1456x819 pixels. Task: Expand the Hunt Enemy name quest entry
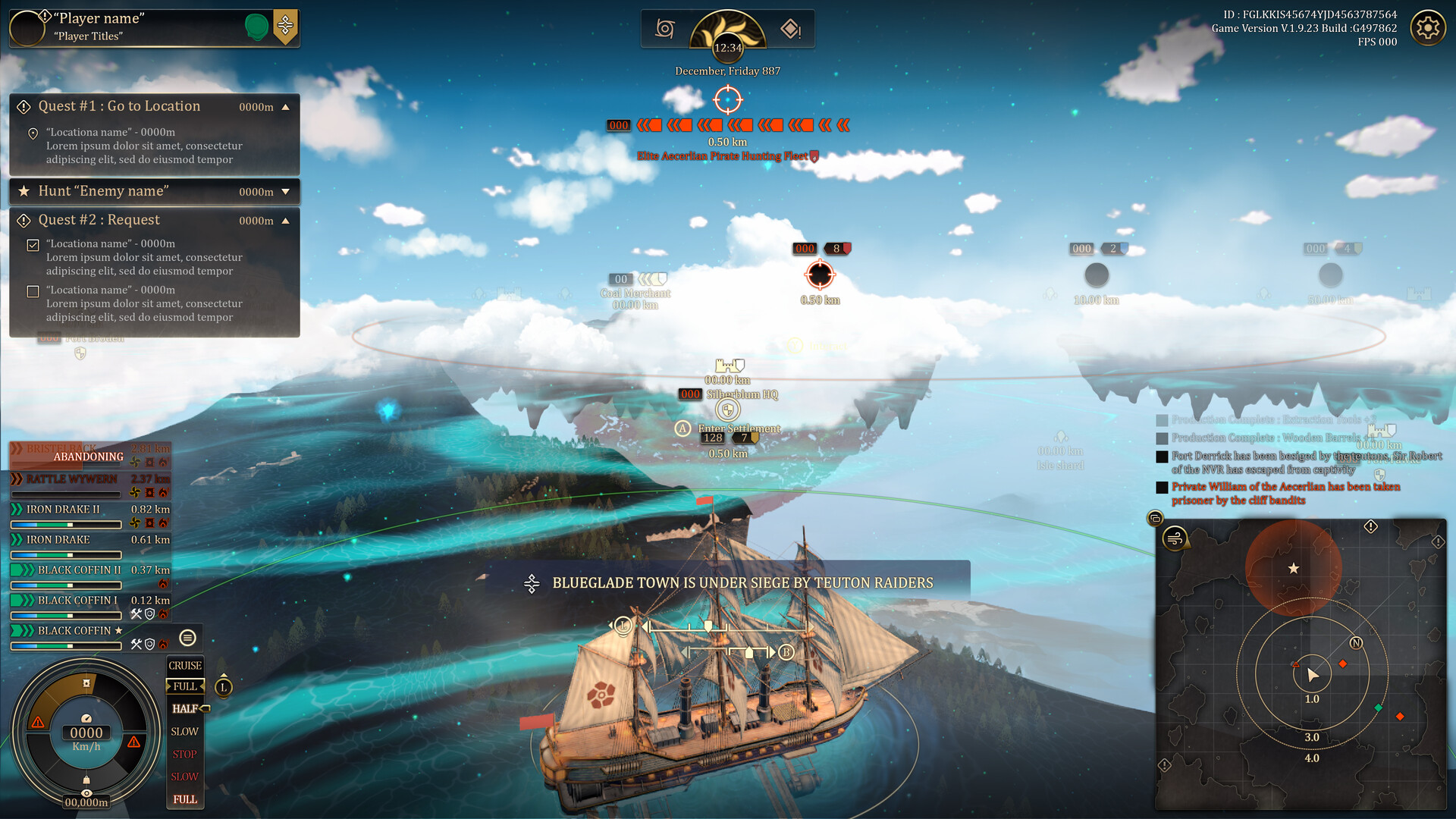point(287,192)
